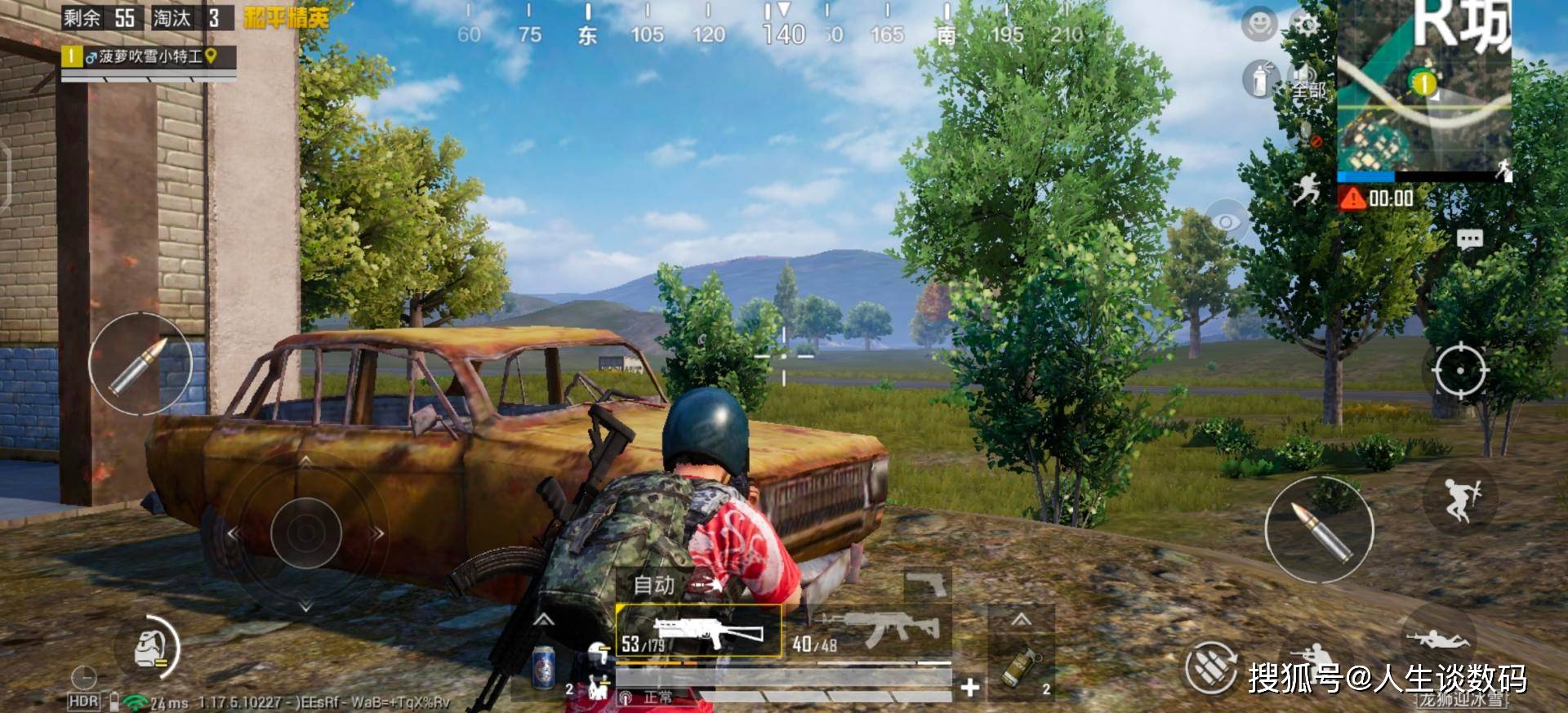Image resolution: width=1568 pixels, height=713 pixels.
Task: Open the quick chat speech bubble
Action: (x=1469, y=239)
